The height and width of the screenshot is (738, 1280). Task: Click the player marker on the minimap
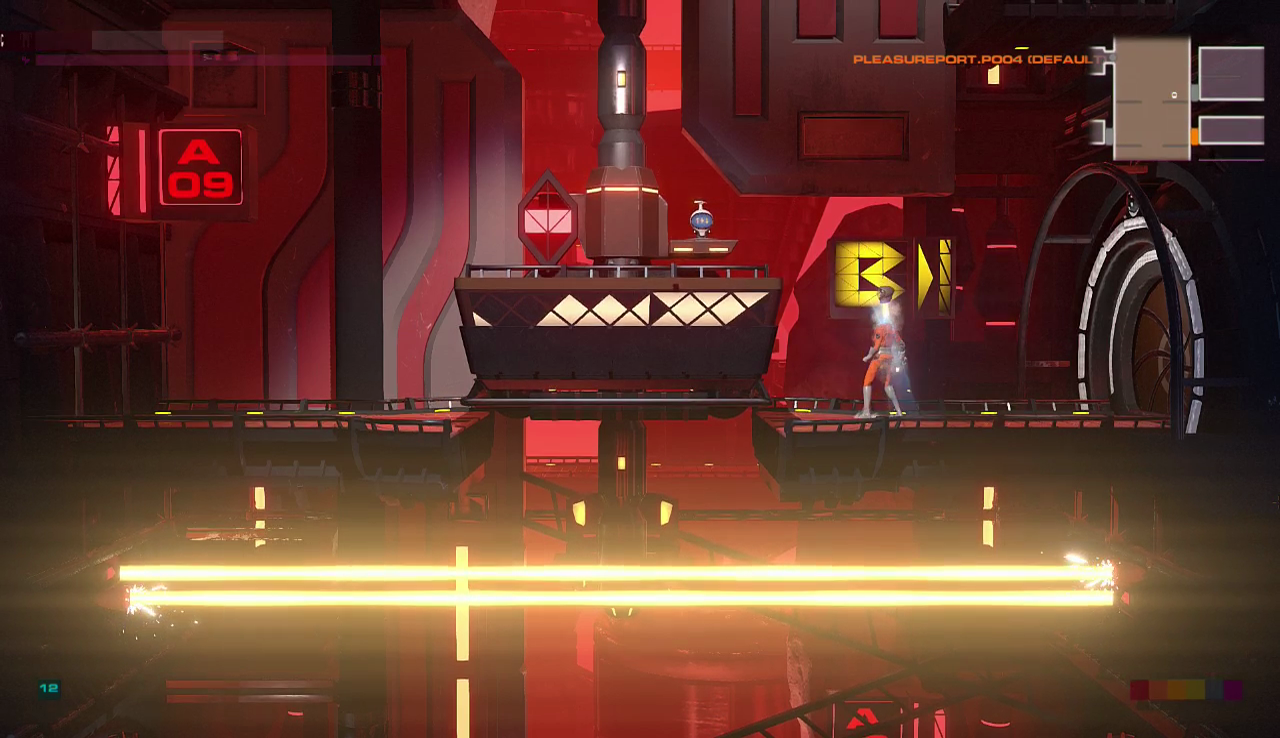pos(1174,95)
